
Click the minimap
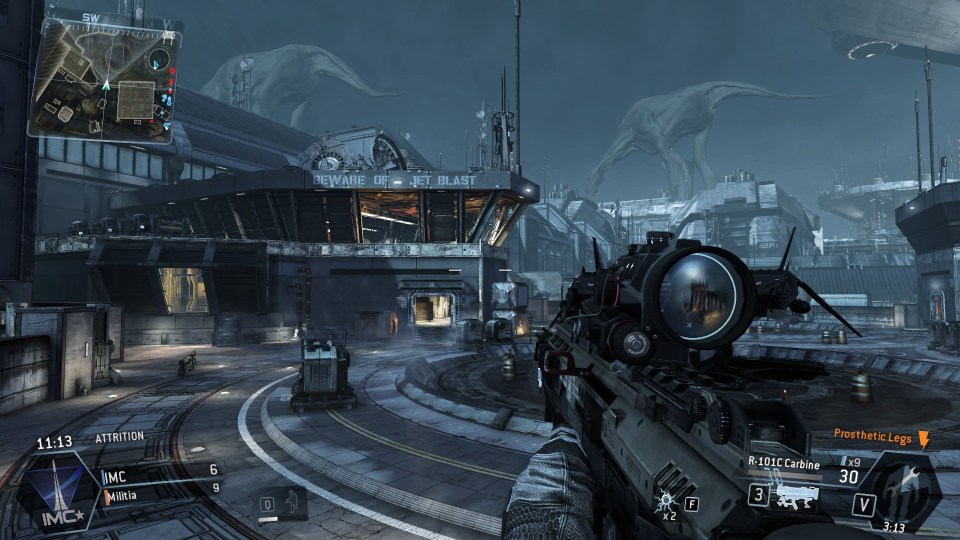106,78
